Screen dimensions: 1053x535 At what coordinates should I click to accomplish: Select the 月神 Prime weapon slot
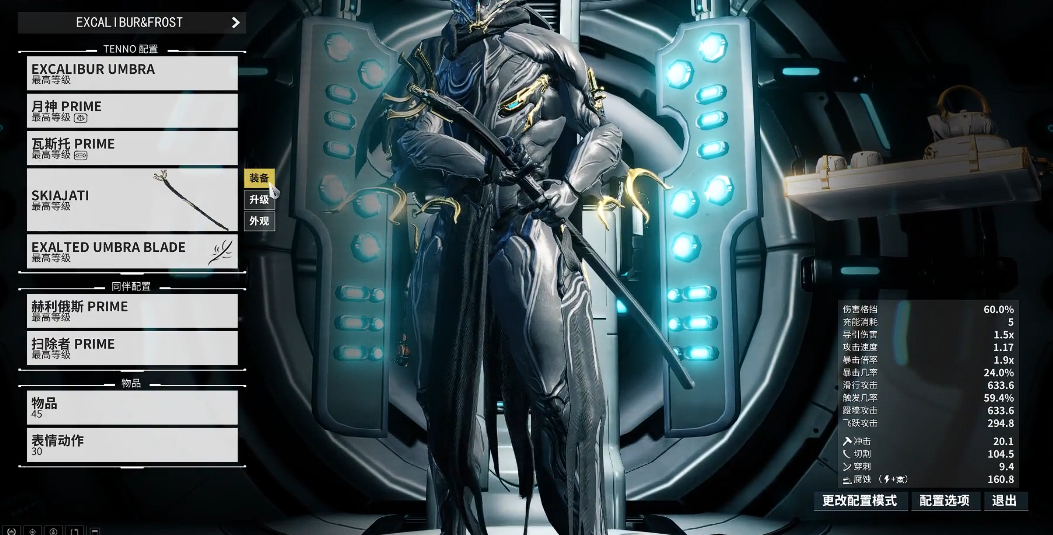[132, 110]
